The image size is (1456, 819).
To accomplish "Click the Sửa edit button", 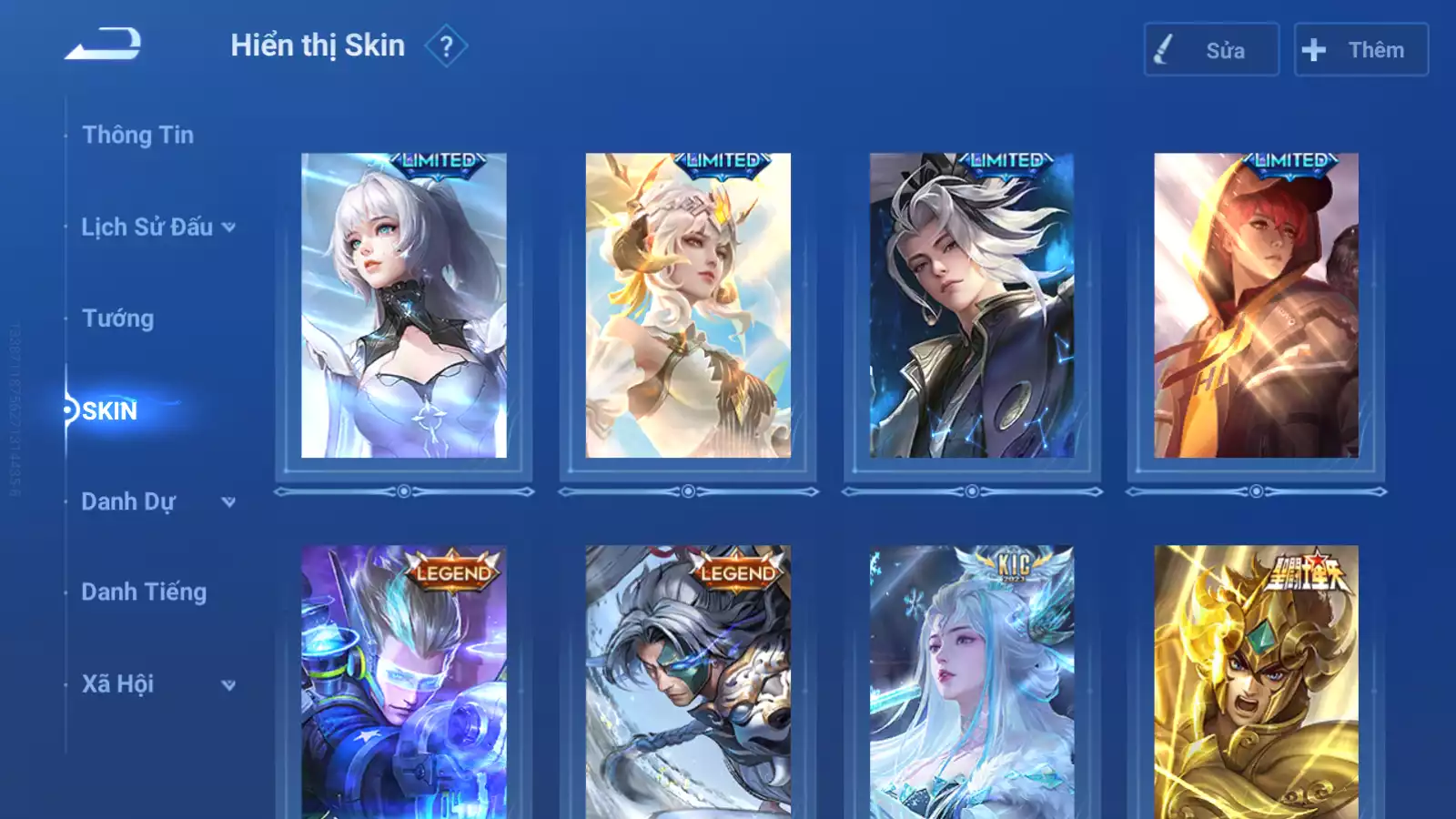I will (1211, 50).
